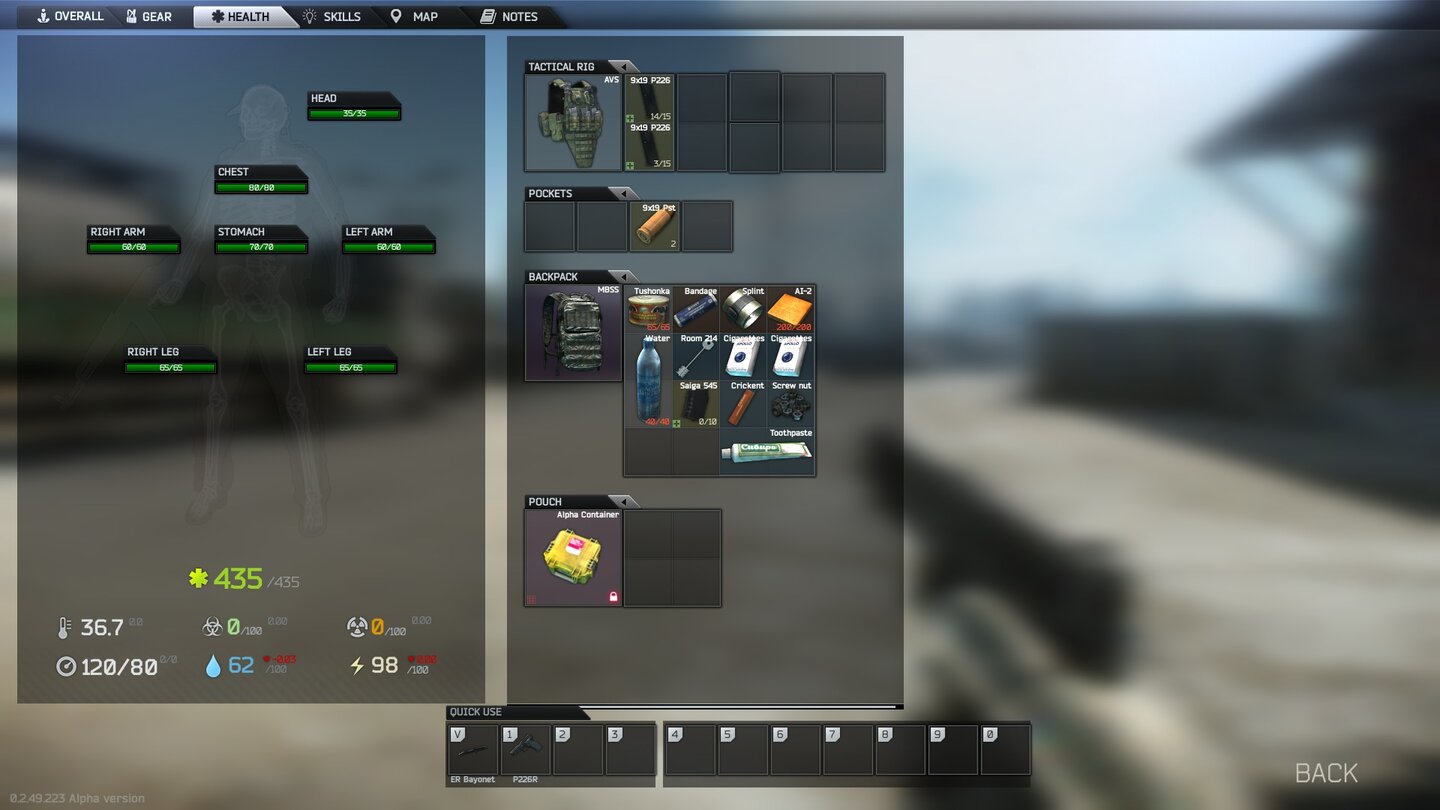Image resolution: width=1440 pixels, height=810 pixels.
Task: Collapse the Backpack section
Action: point(624,276)
